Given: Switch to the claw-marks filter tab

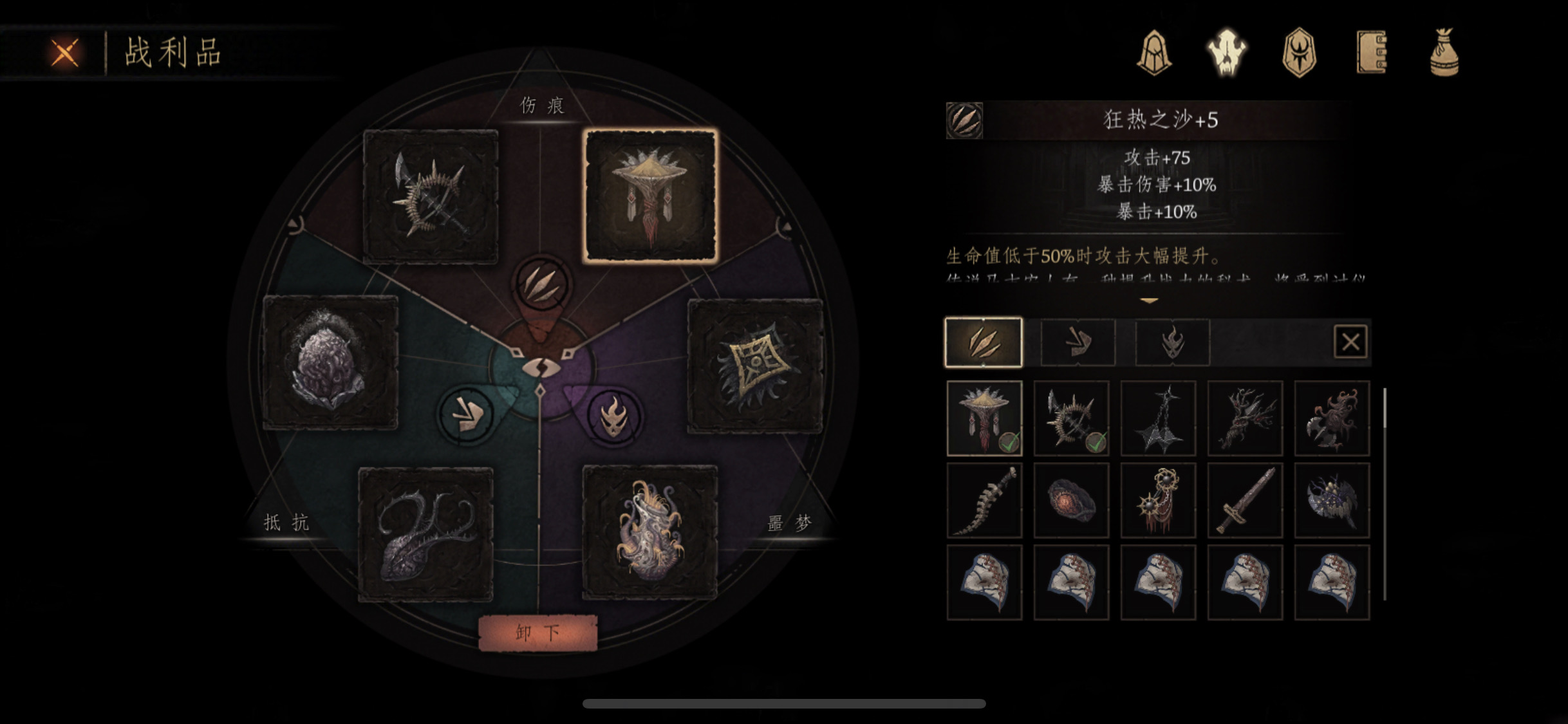Looking at the screenshot, I should click(983, 342).
